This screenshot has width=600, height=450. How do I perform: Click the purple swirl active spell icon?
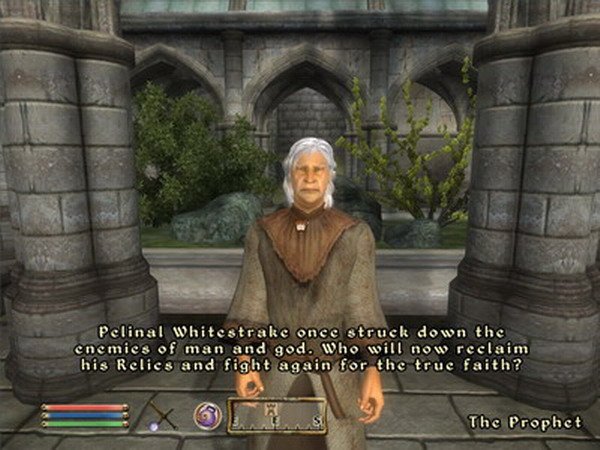tap(207, 414)
